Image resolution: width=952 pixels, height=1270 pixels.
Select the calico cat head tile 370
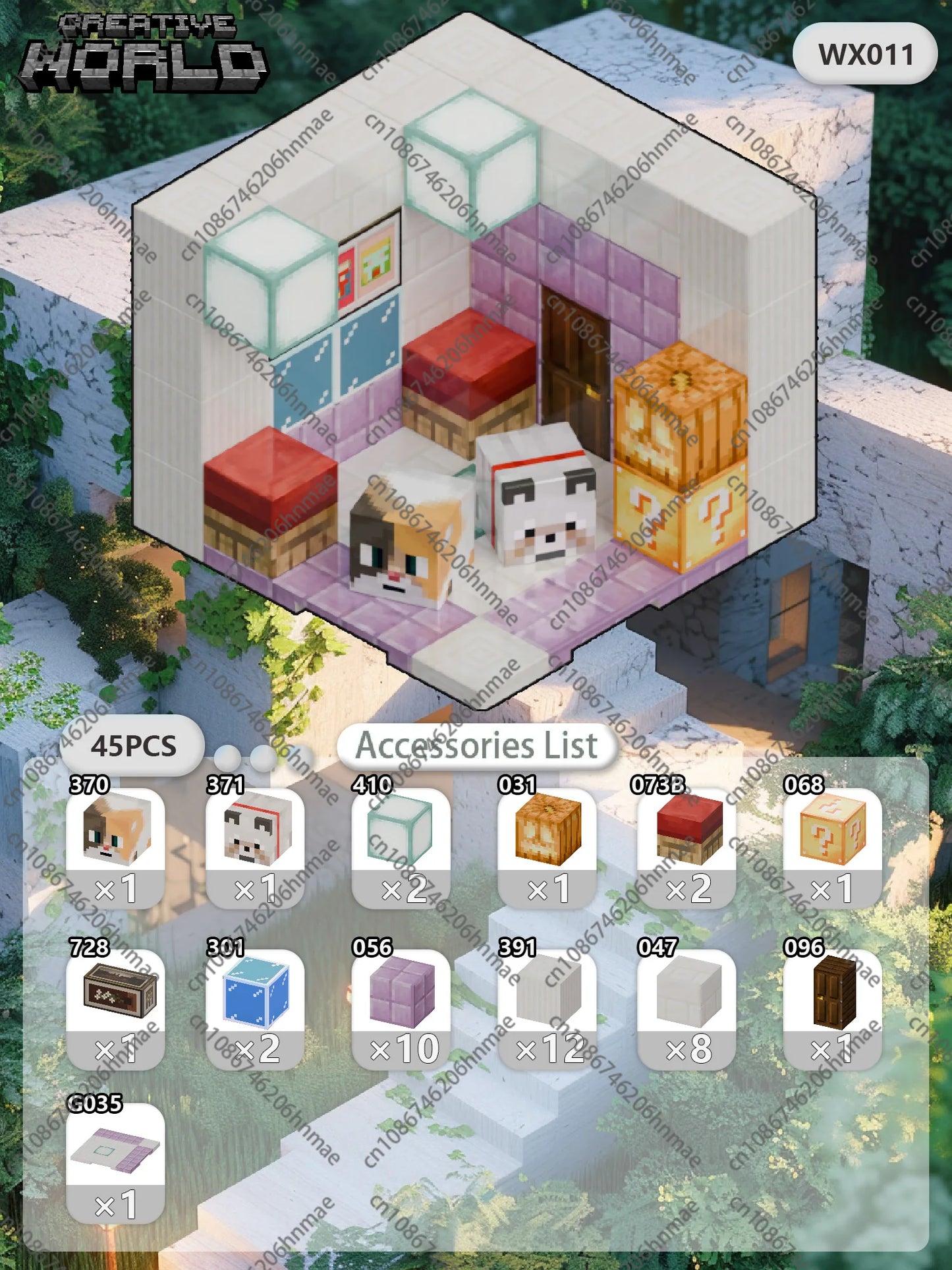coord(115,847)
